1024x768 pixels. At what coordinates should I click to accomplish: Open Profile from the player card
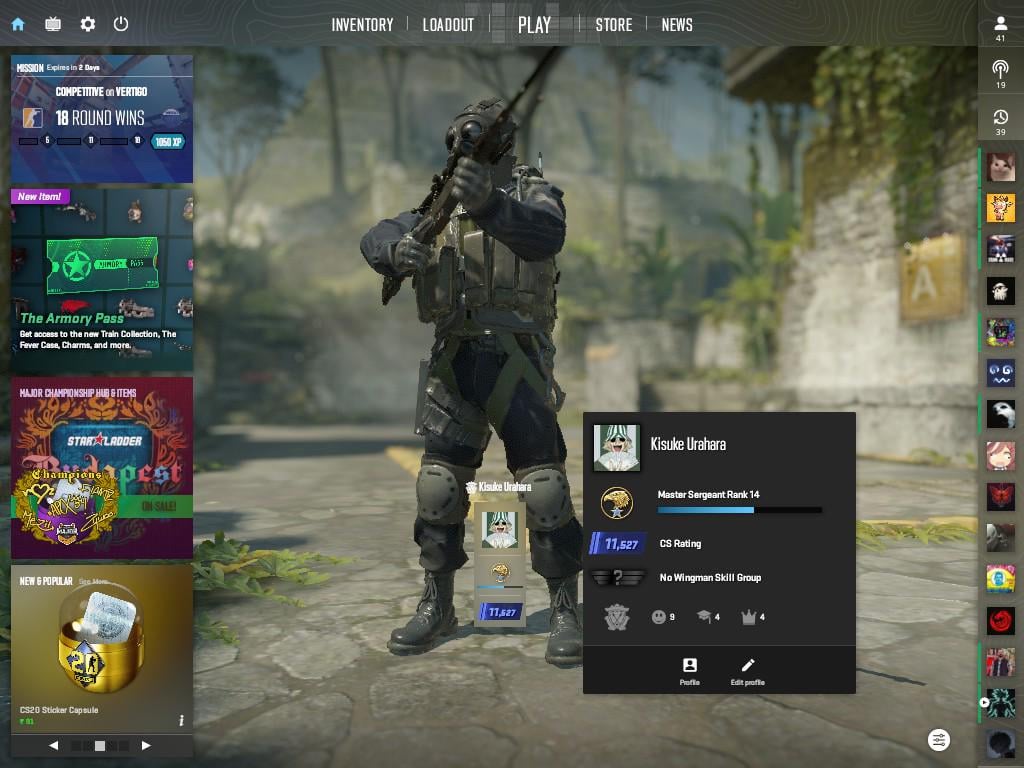pyautogui.click(x=689, y=671)
